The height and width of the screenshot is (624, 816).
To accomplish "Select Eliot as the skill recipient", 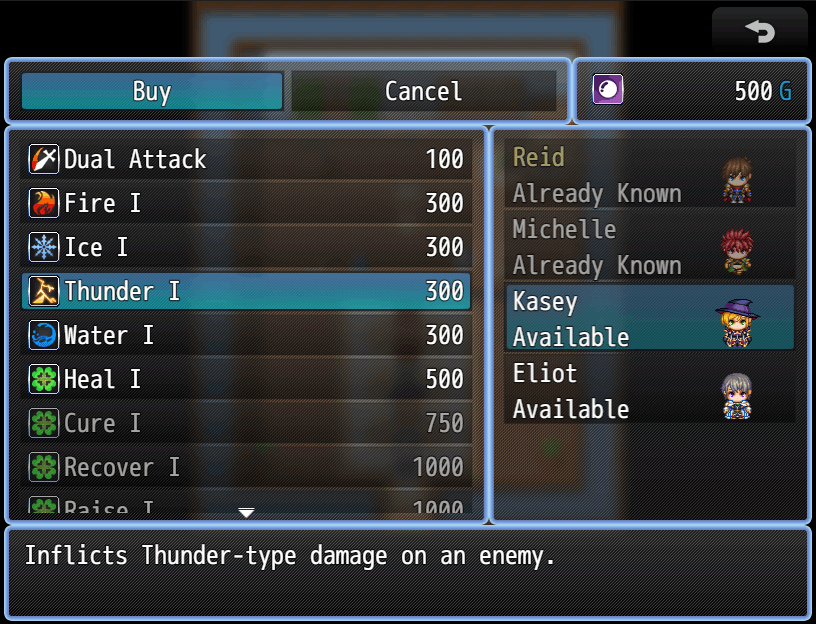I will (x=650, y=390).
